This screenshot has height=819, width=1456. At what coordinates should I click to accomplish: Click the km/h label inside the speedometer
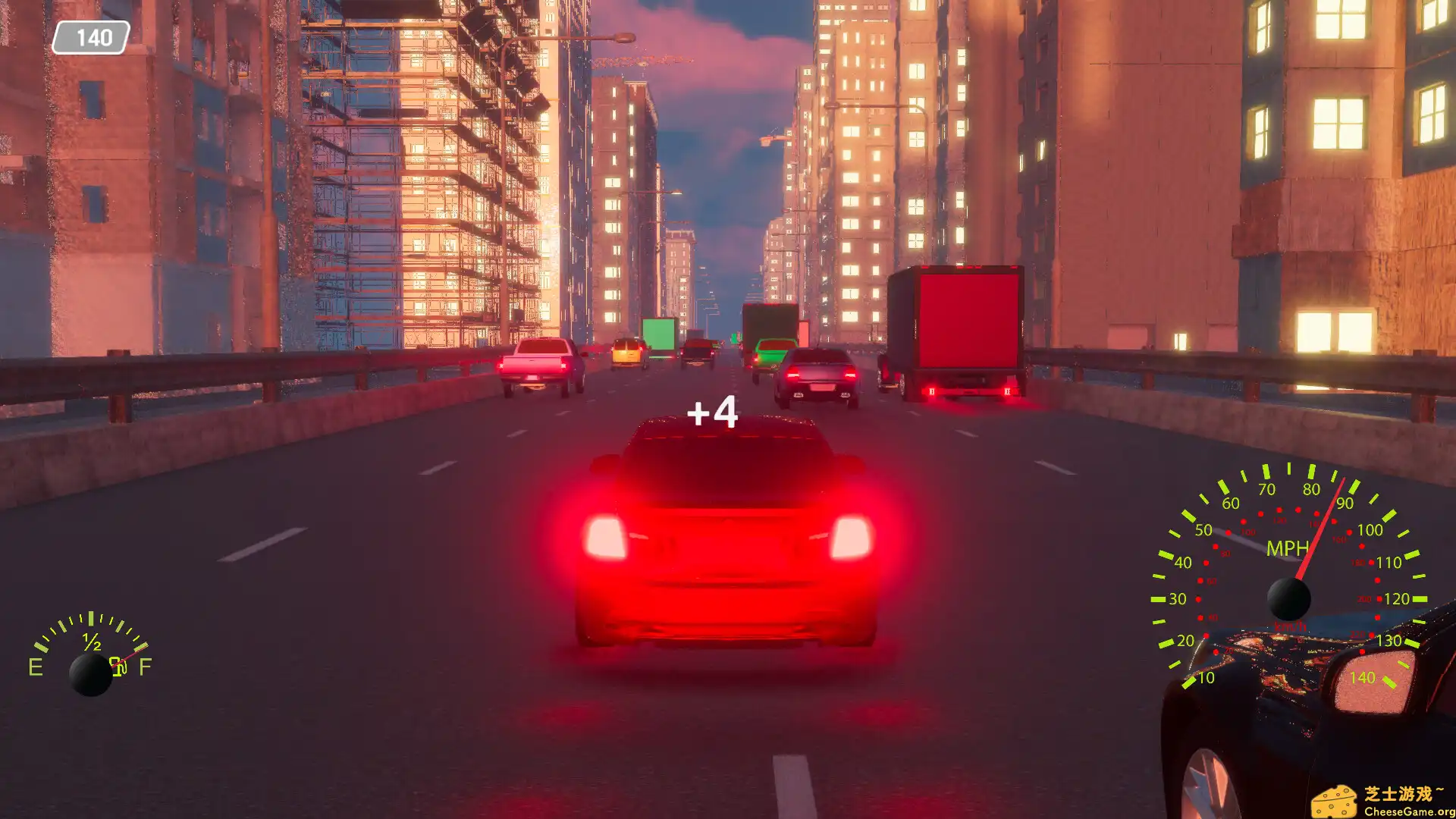pos(1290,626)
